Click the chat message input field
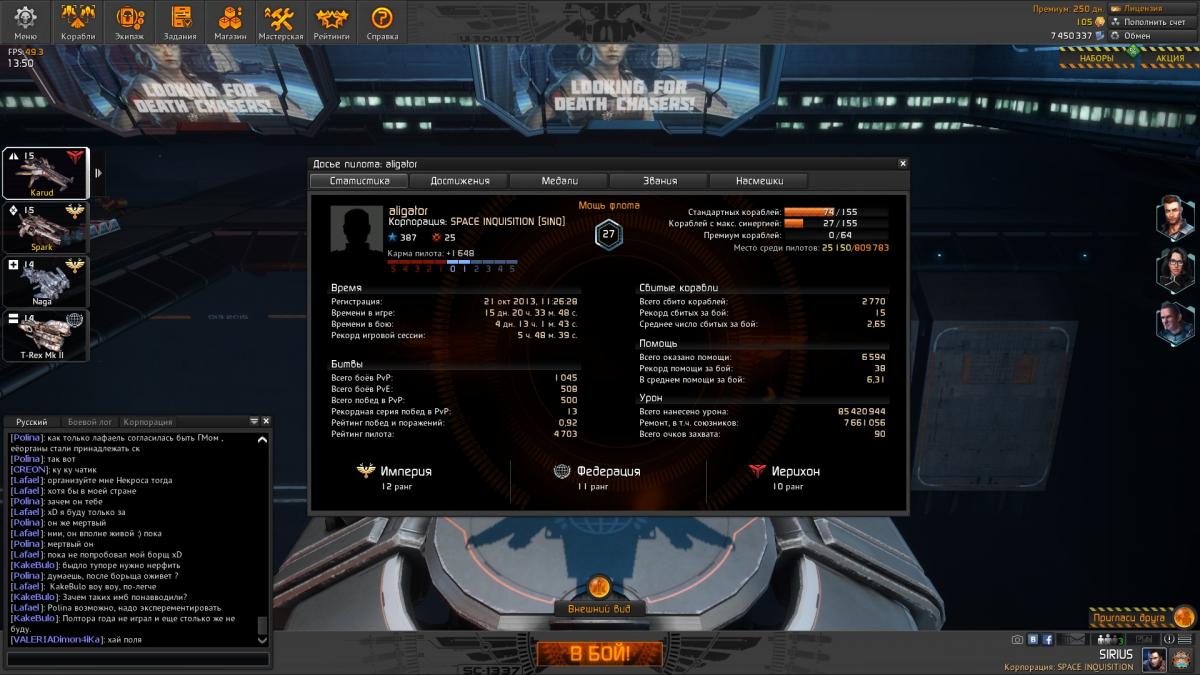This screenshot has width=1200, height=675. (x=138, y=659)
